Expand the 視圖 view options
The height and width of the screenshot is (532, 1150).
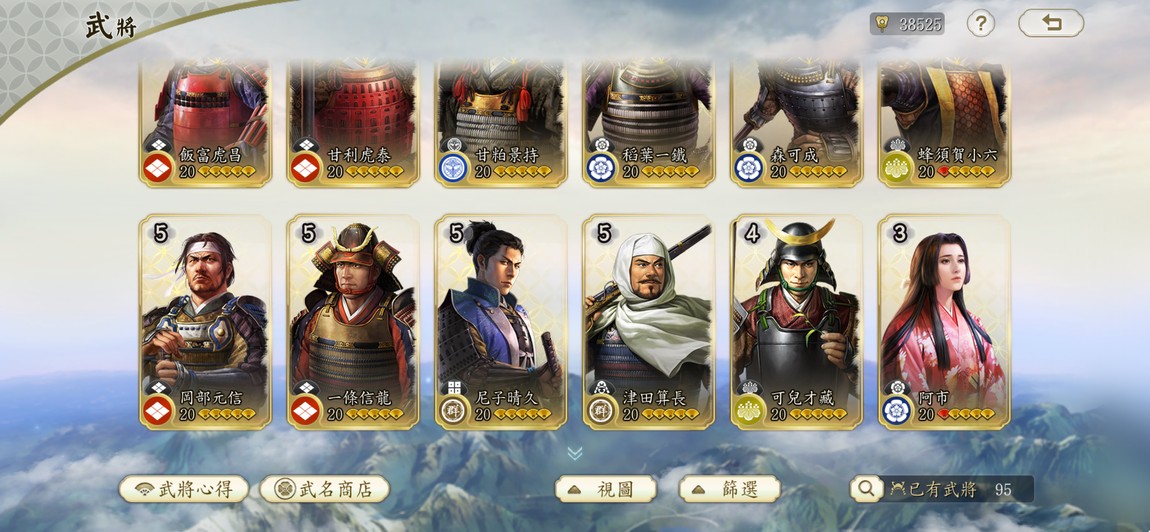click(x=606, y=489)
